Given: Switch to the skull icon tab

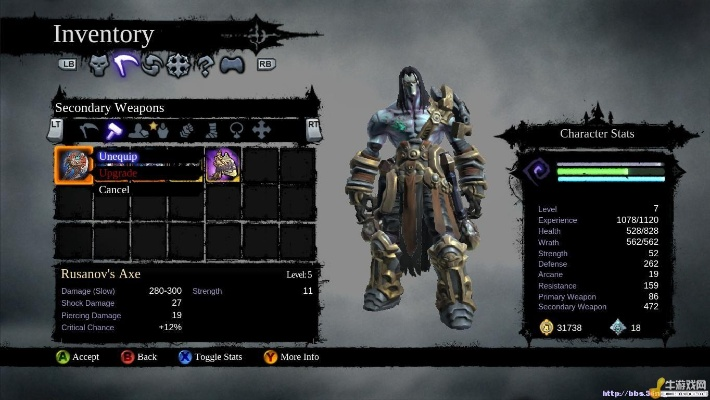Looking at the screenshot, I should (99, 66).
